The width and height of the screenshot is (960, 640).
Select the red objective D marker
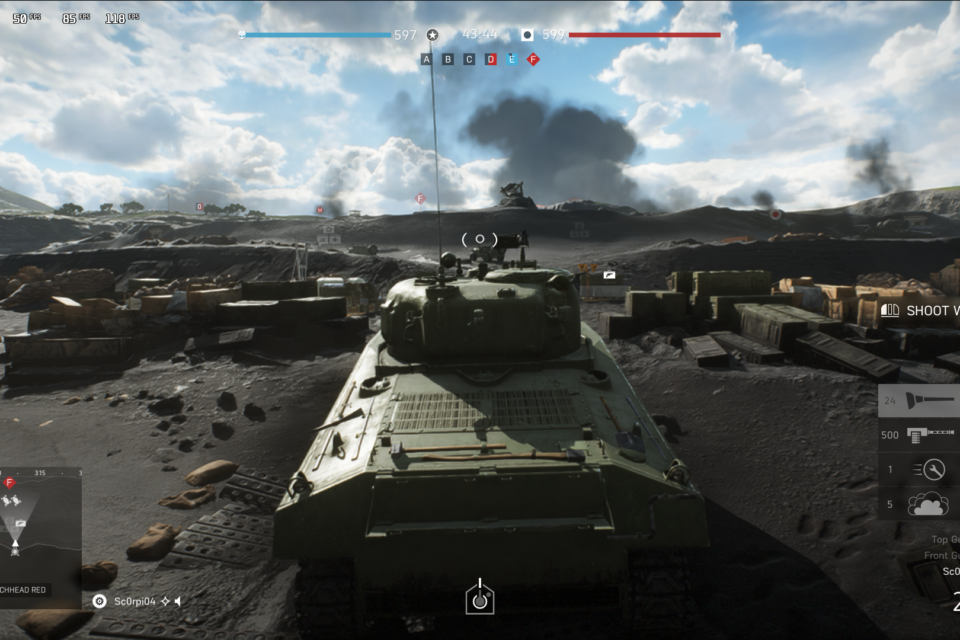point(491,59)
